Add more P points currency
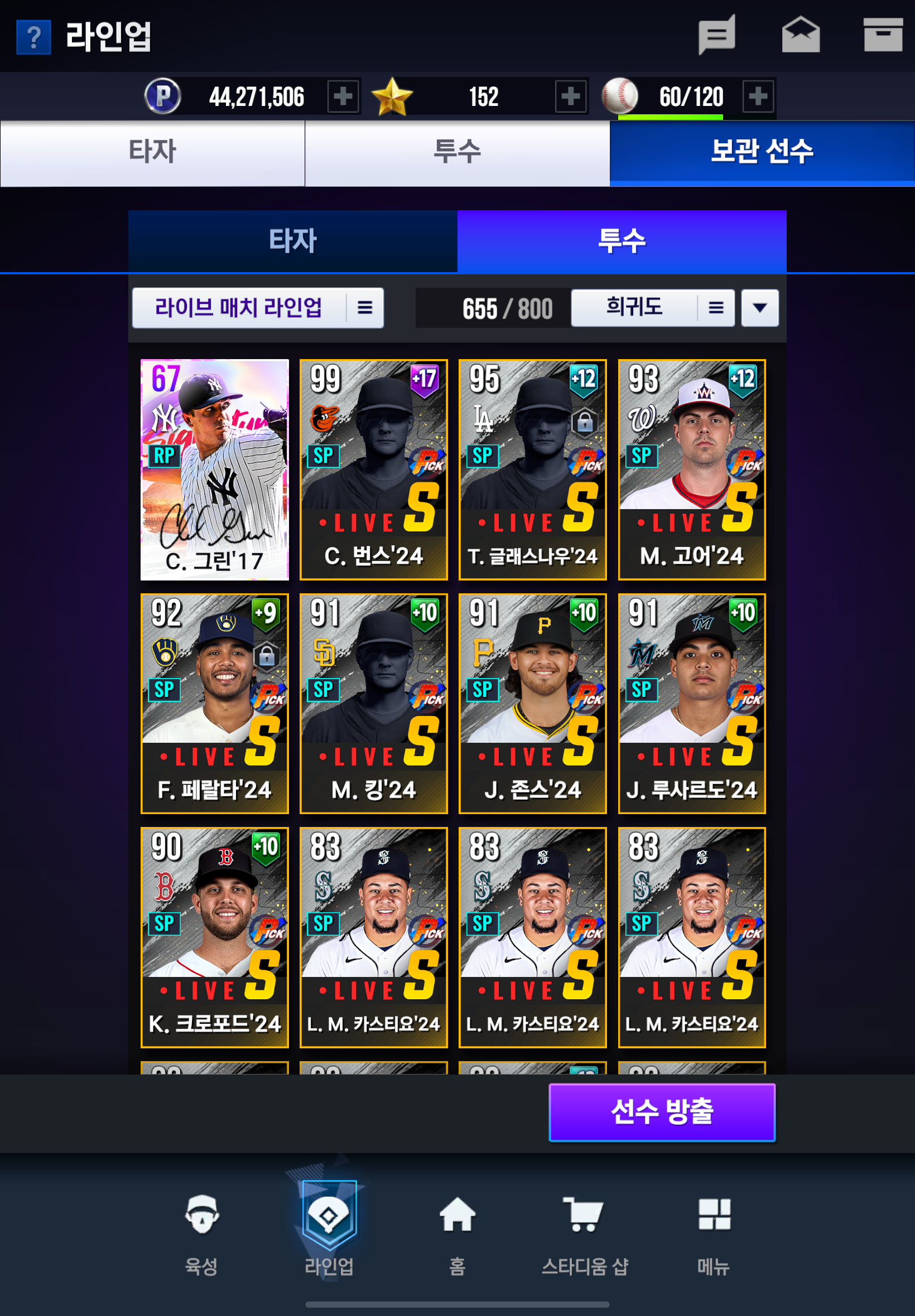 pyautogui.click(x=343, y=96)
